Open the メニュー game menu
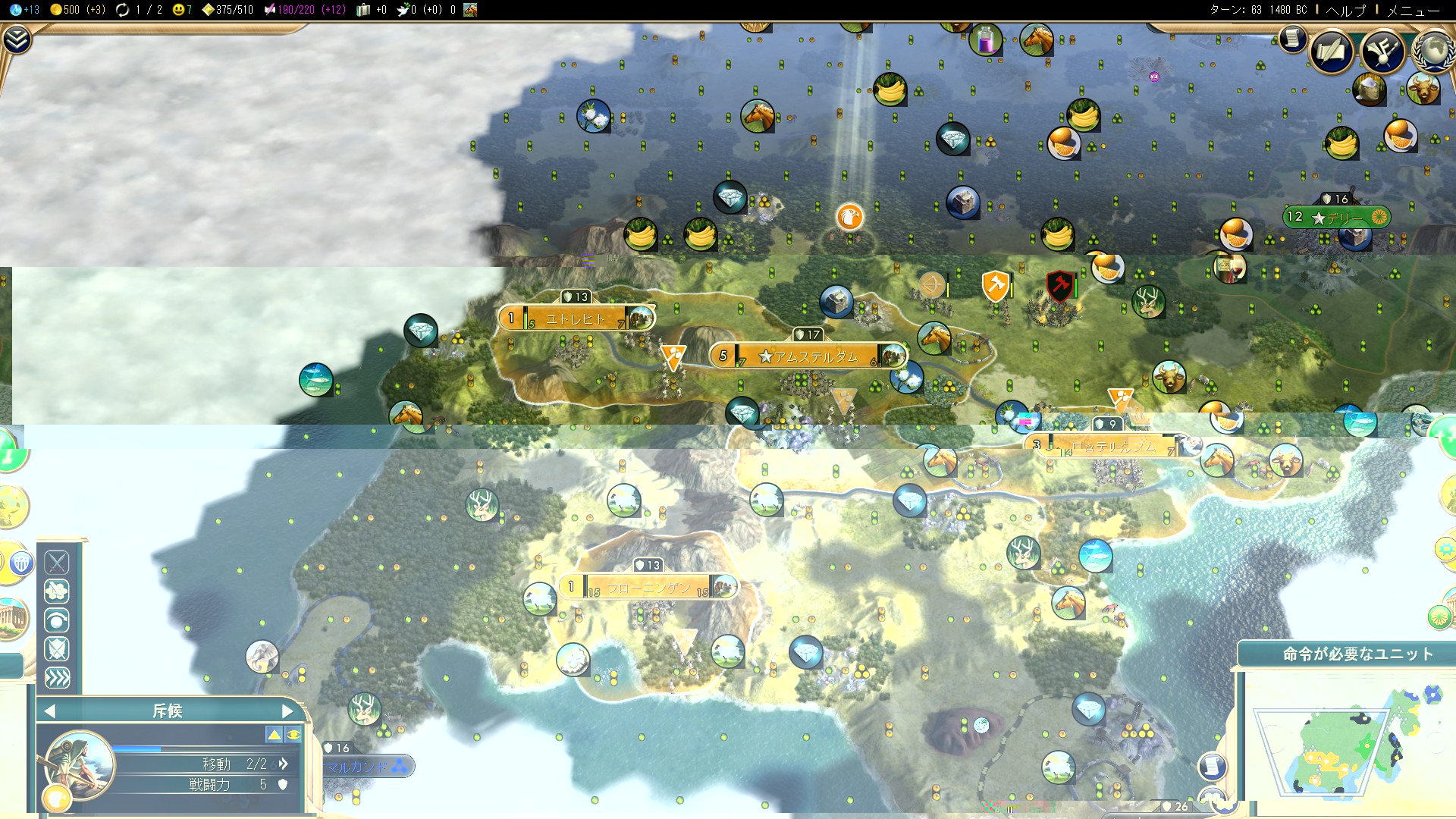The image size is (1456, 819). (x=1412, y=10)
